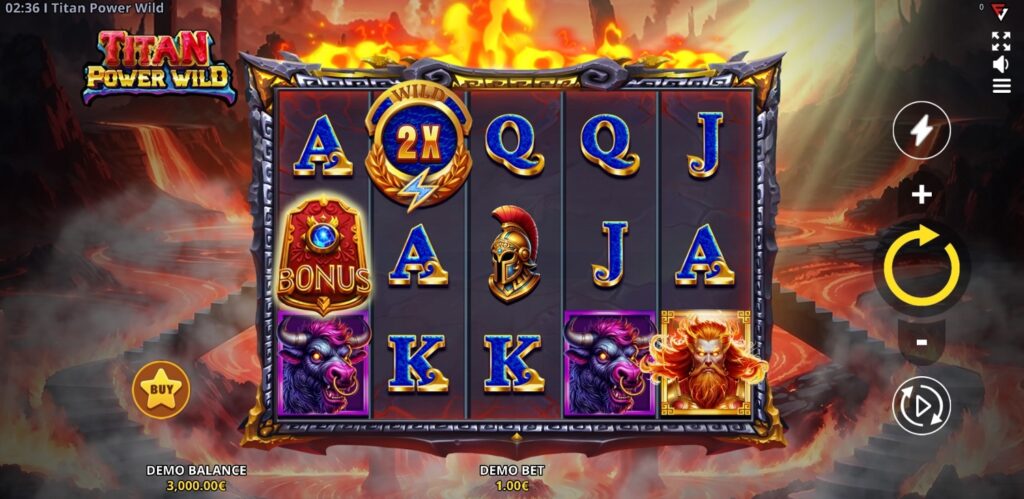Mute the game sound
Screen dimensions: 1024x499
tap(1001, 64)
